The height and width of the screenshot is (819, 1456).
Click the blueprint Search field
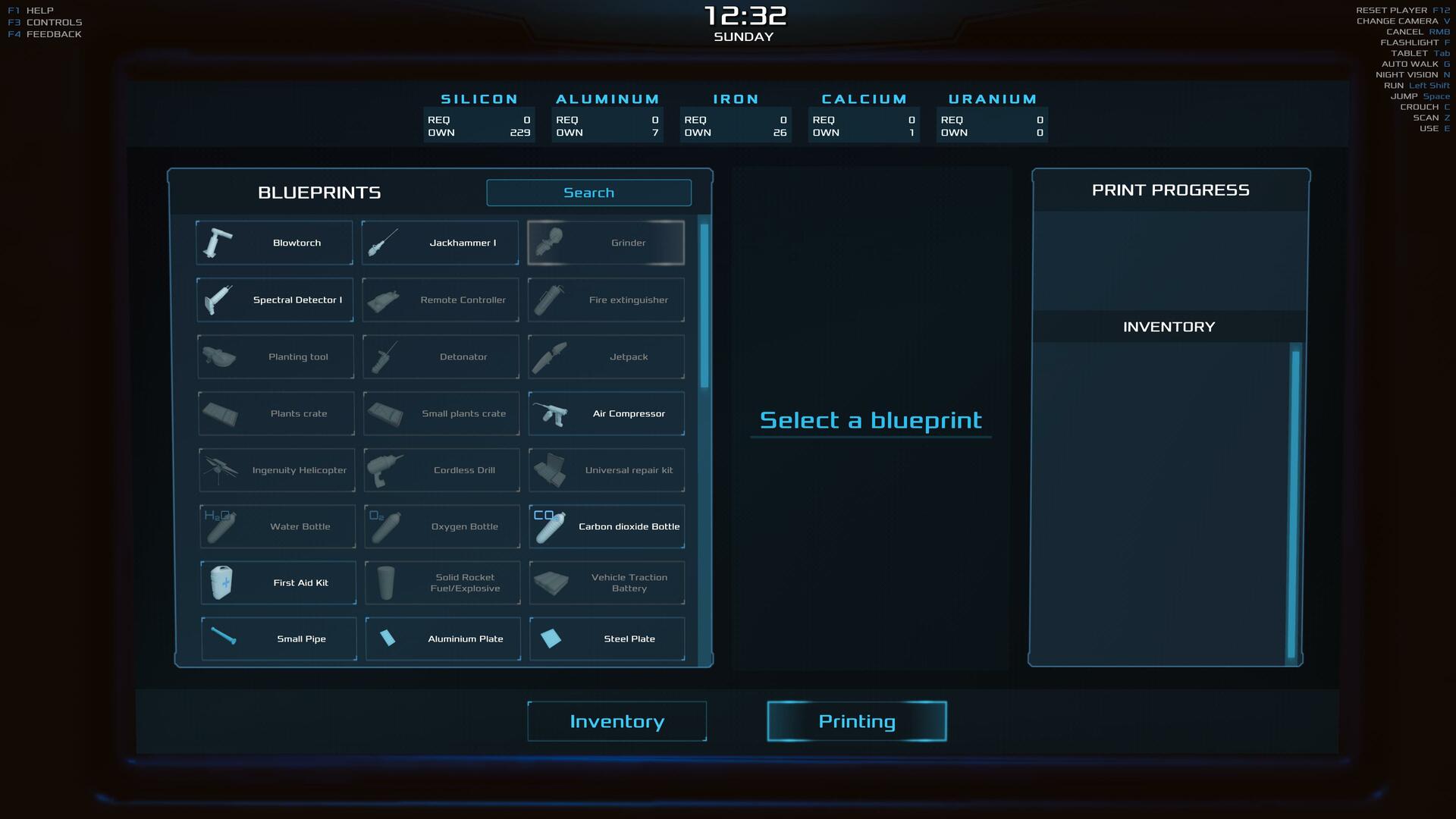pyautogui.click(x=588, y=193)
